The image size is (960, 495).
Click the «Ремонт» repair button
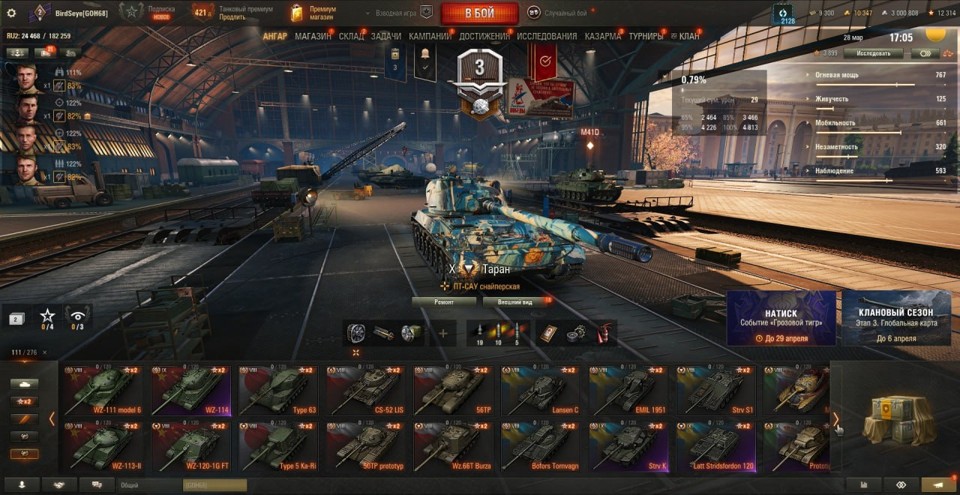pos(443,301)
